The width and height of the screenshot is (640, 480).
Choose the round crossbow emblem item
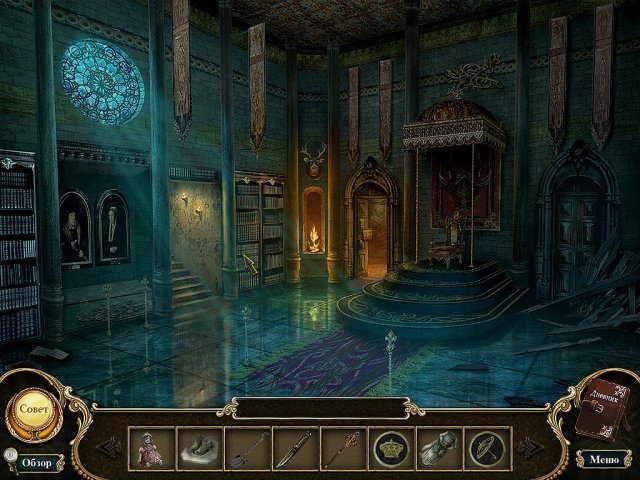487,447
